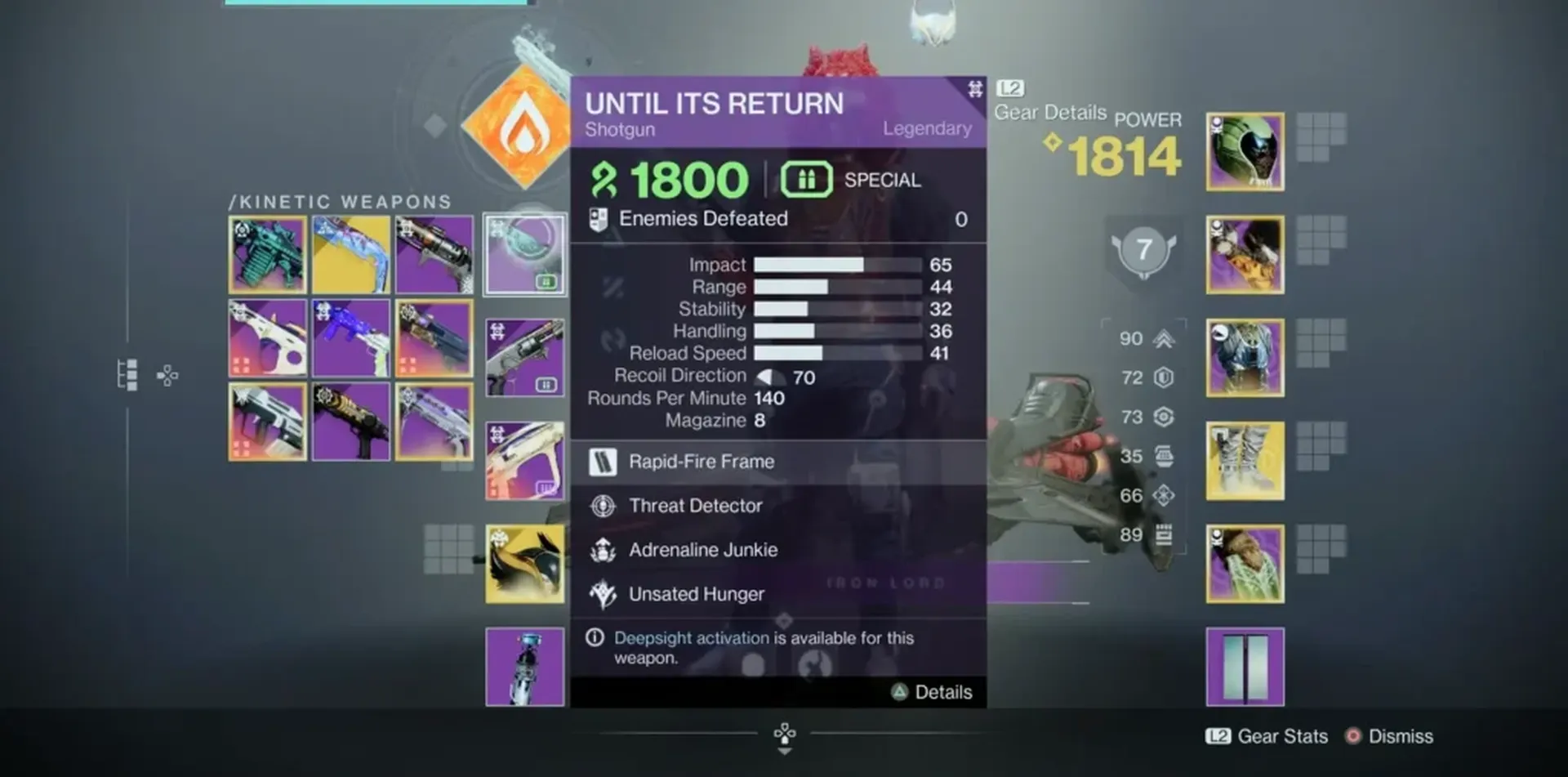The width and height of the screenshot is (1568, 777).
Task: Select the Threat Detector perk
Action: click(695, 506)
